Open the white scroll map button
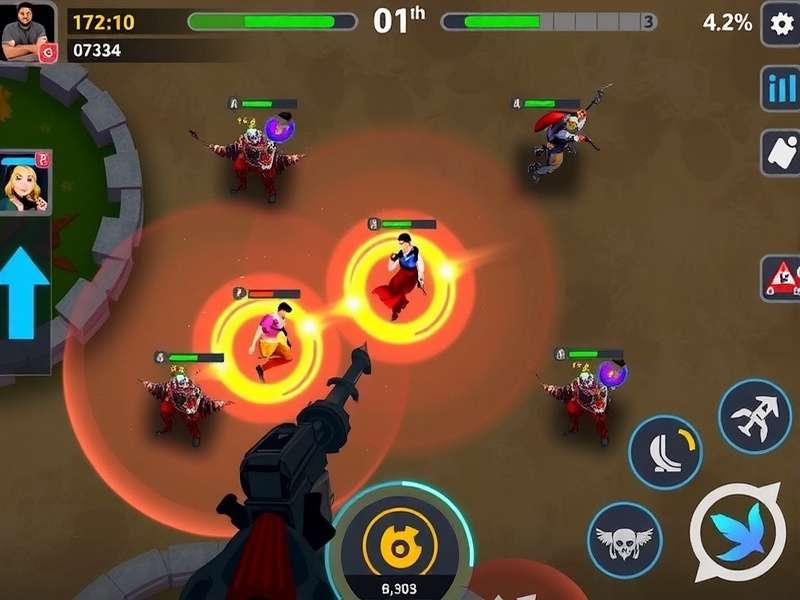 point(779,152)
